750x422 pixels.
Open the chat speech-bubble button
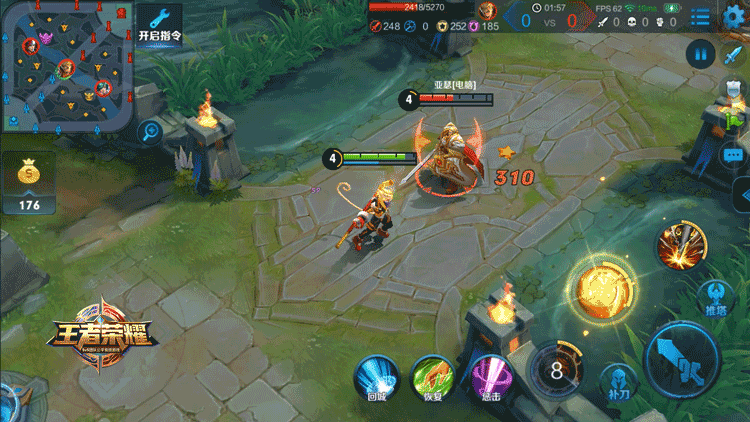pos(734,156)
